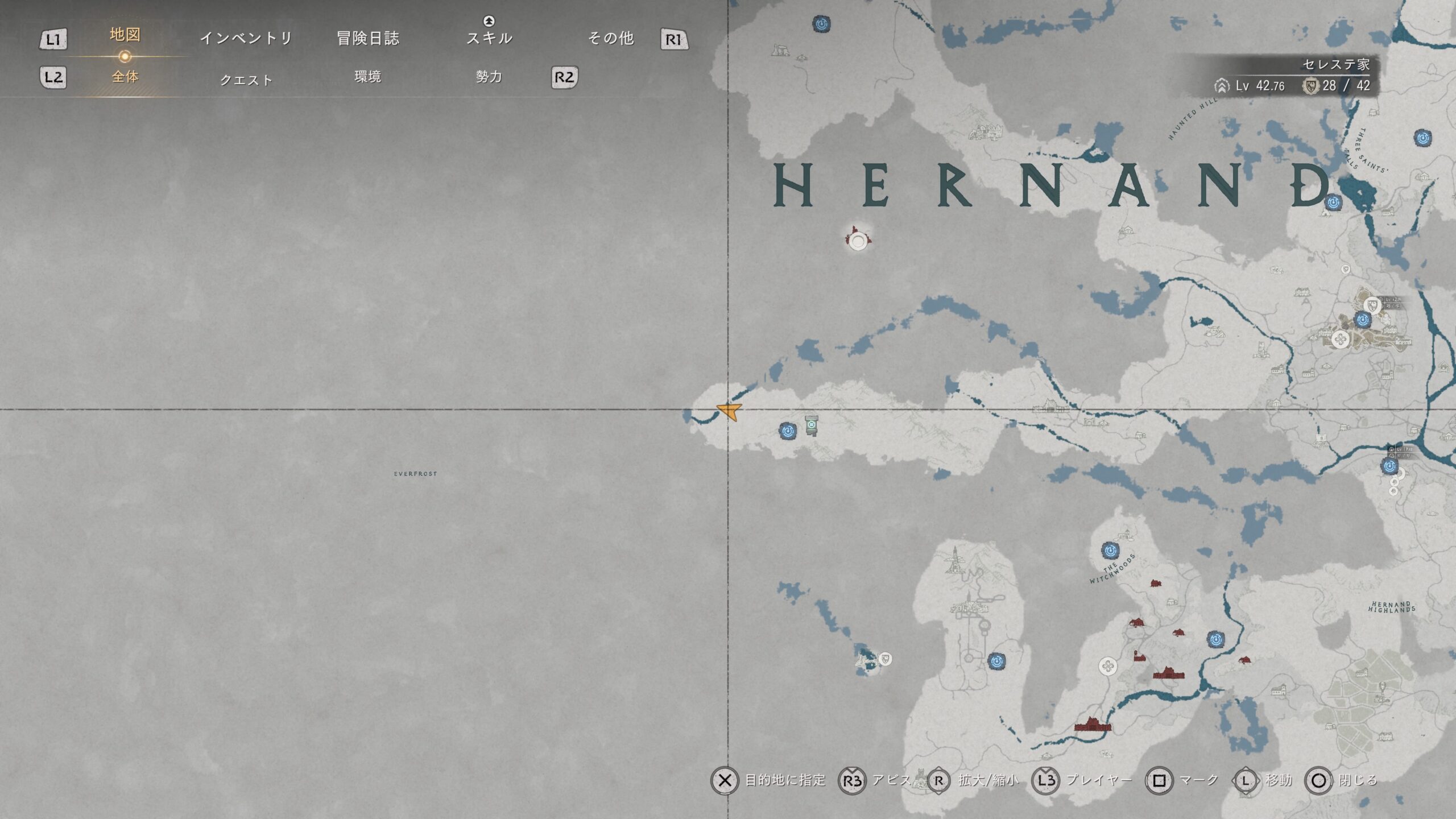Open the 冒険日誌 journal tab
This screenshot has height=819, width=1456.
tap(368, 38)
